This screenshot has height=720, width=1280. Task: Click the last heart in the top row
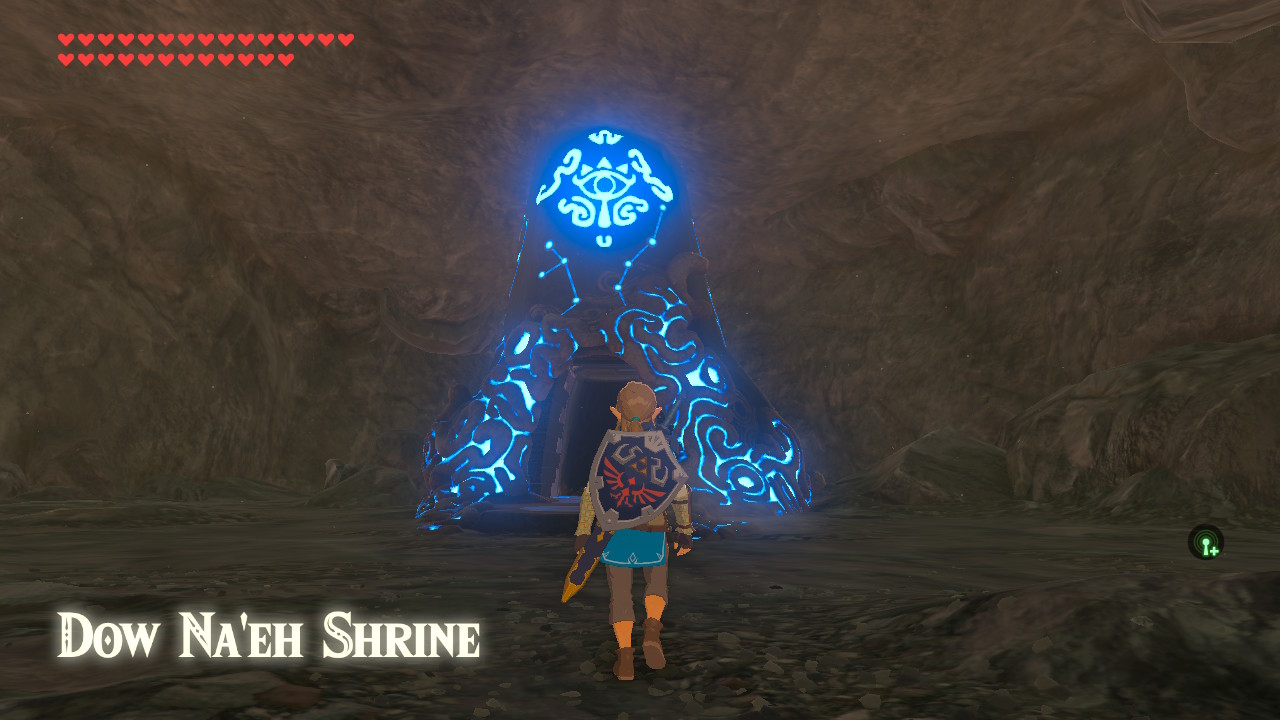click(347, 40)
